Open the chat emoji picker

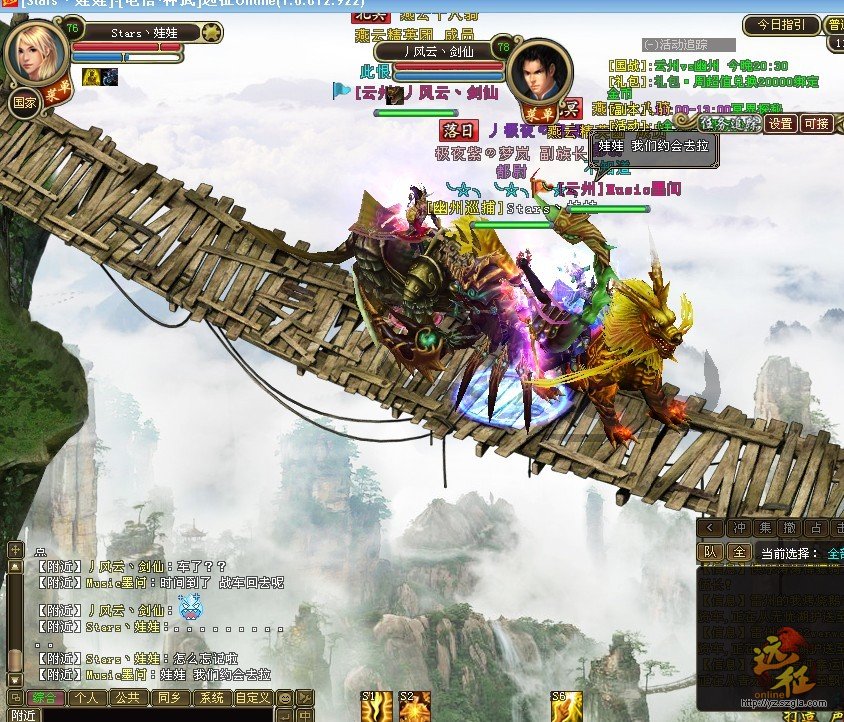pyautogui.click(x=285, y=697)
